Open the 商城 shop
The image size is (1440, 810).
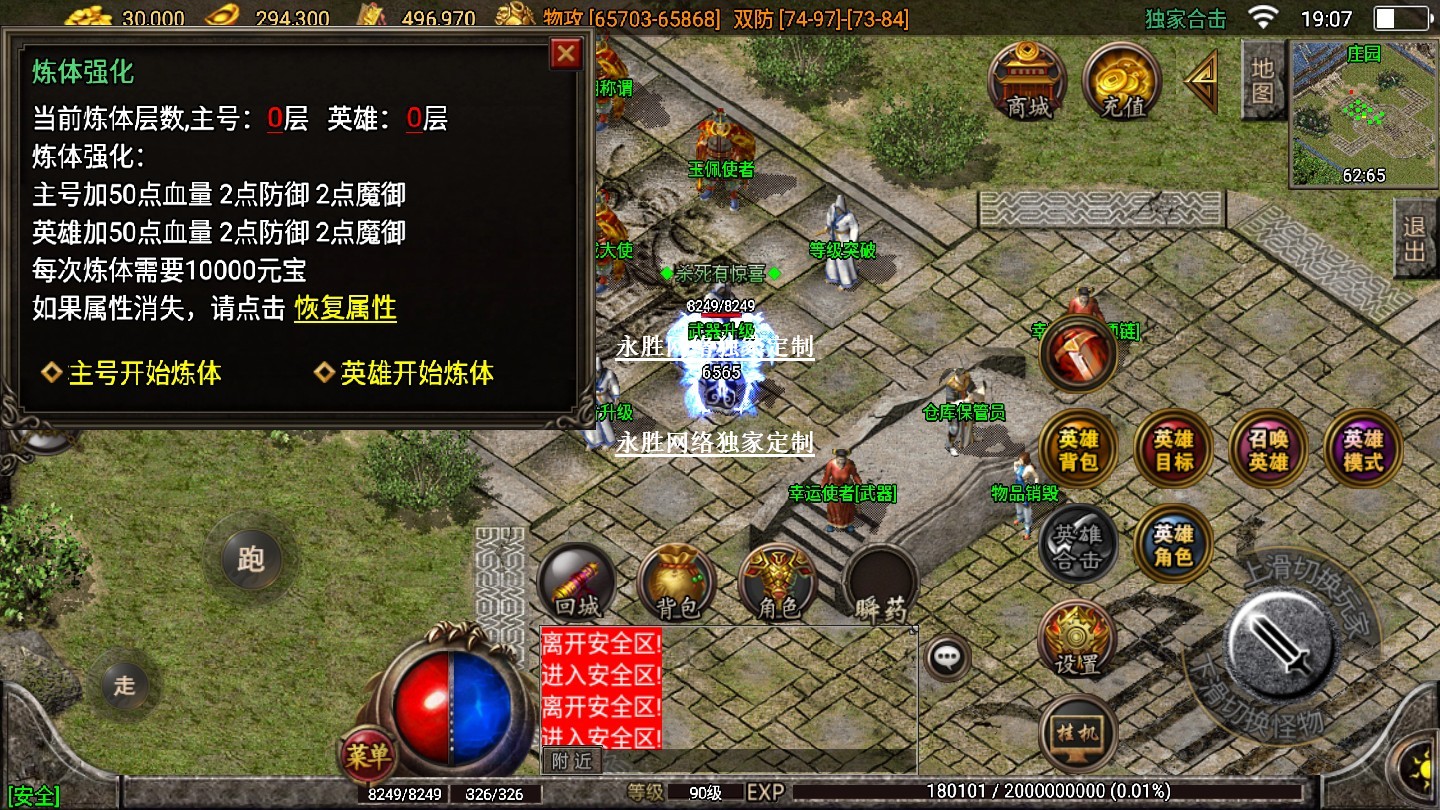coord(1028,80)
